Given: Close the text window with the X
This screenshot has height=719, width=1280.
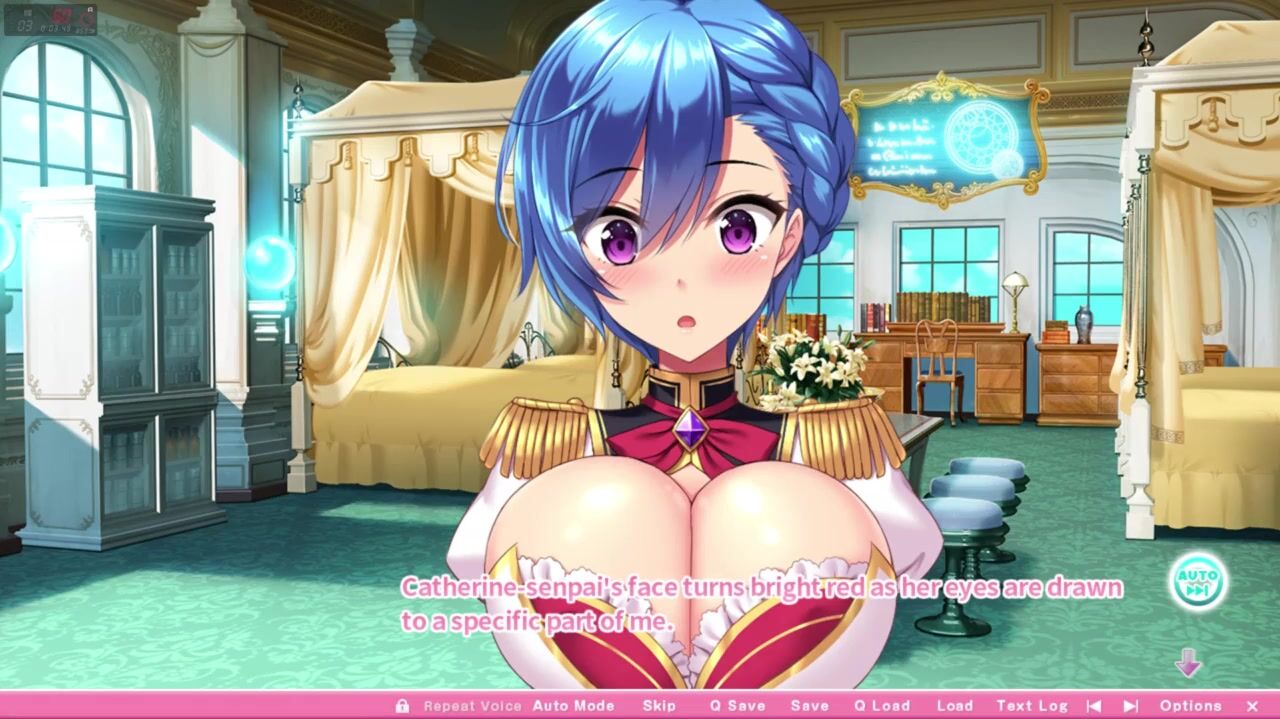Looking at the screenshot, I should tap(1252, 706).
